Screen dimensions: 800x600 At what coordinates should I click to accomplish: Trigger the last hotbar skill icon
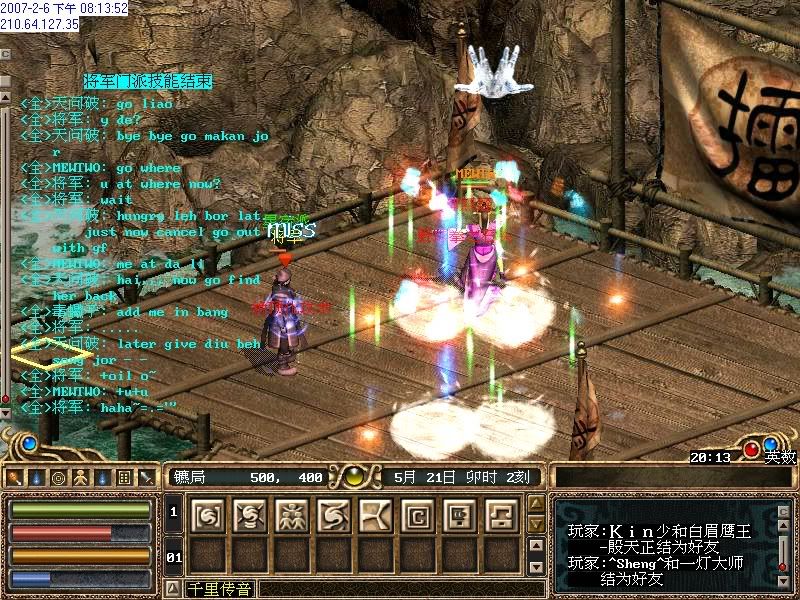click(502, 515)
